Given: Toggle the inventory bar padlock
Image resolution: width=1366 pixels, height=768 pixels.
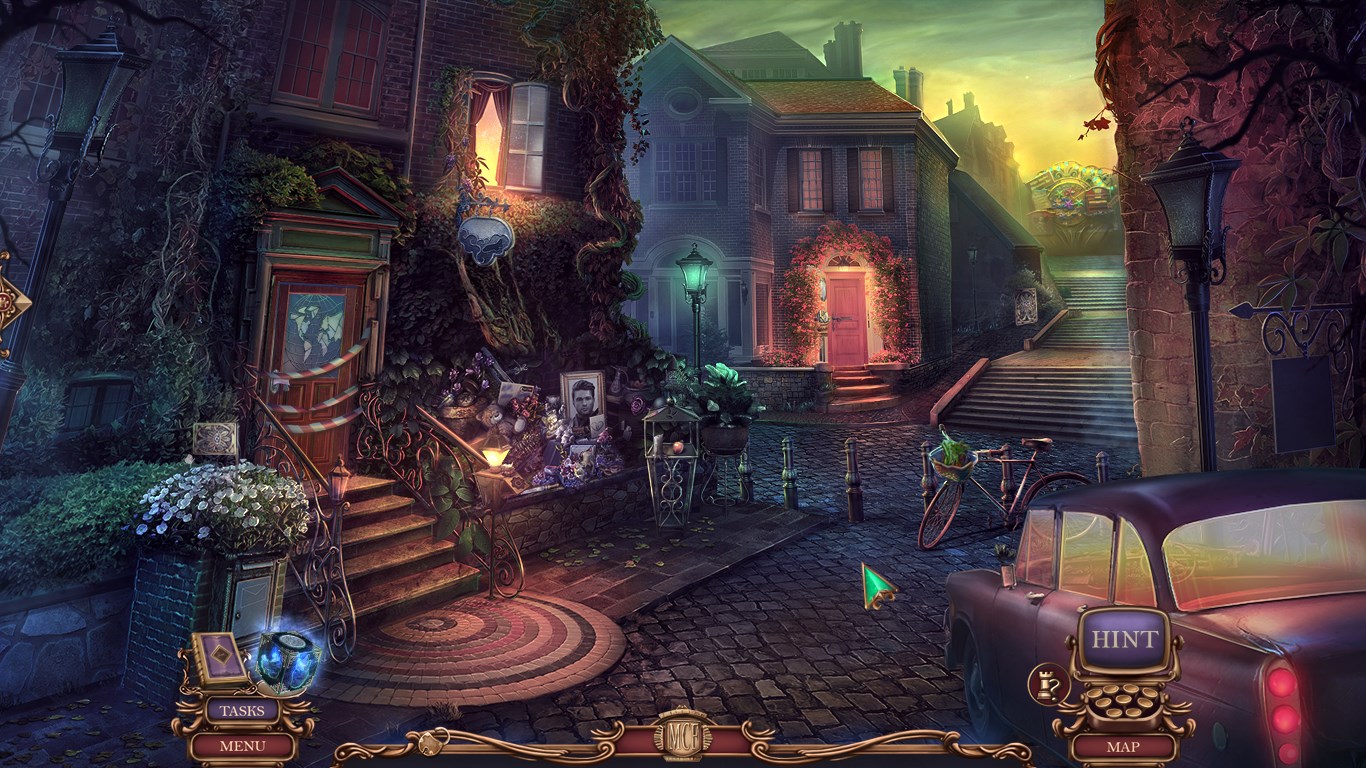Looking at the screenshot, I should pyautogui.click(x=433, y=743).
